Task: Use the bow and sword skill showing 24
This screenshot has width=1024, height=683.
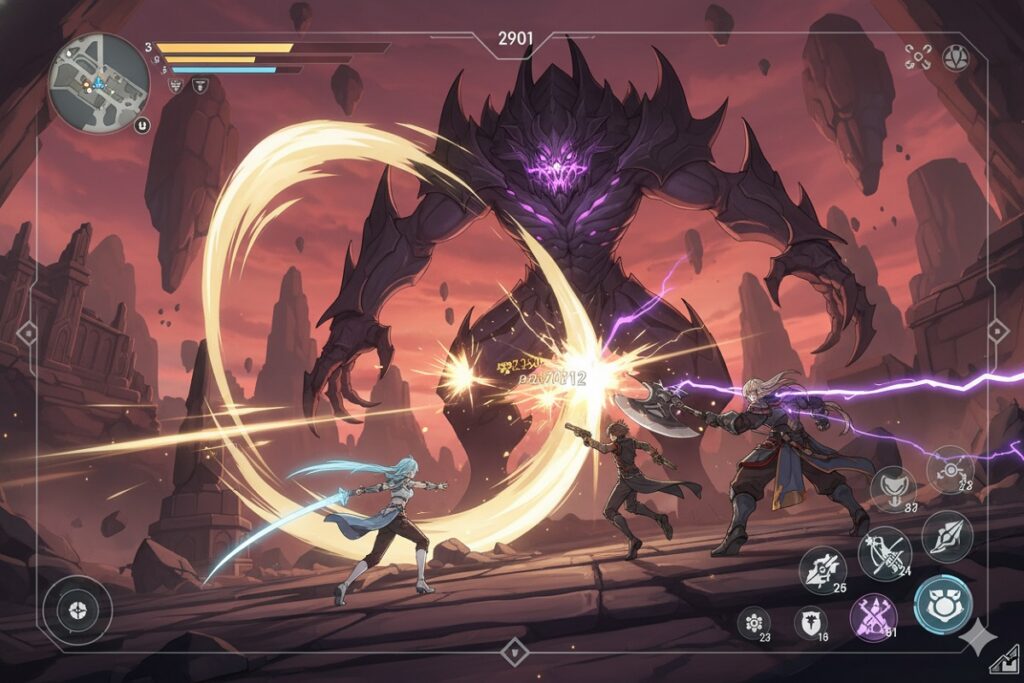Action: click(884, 553)
